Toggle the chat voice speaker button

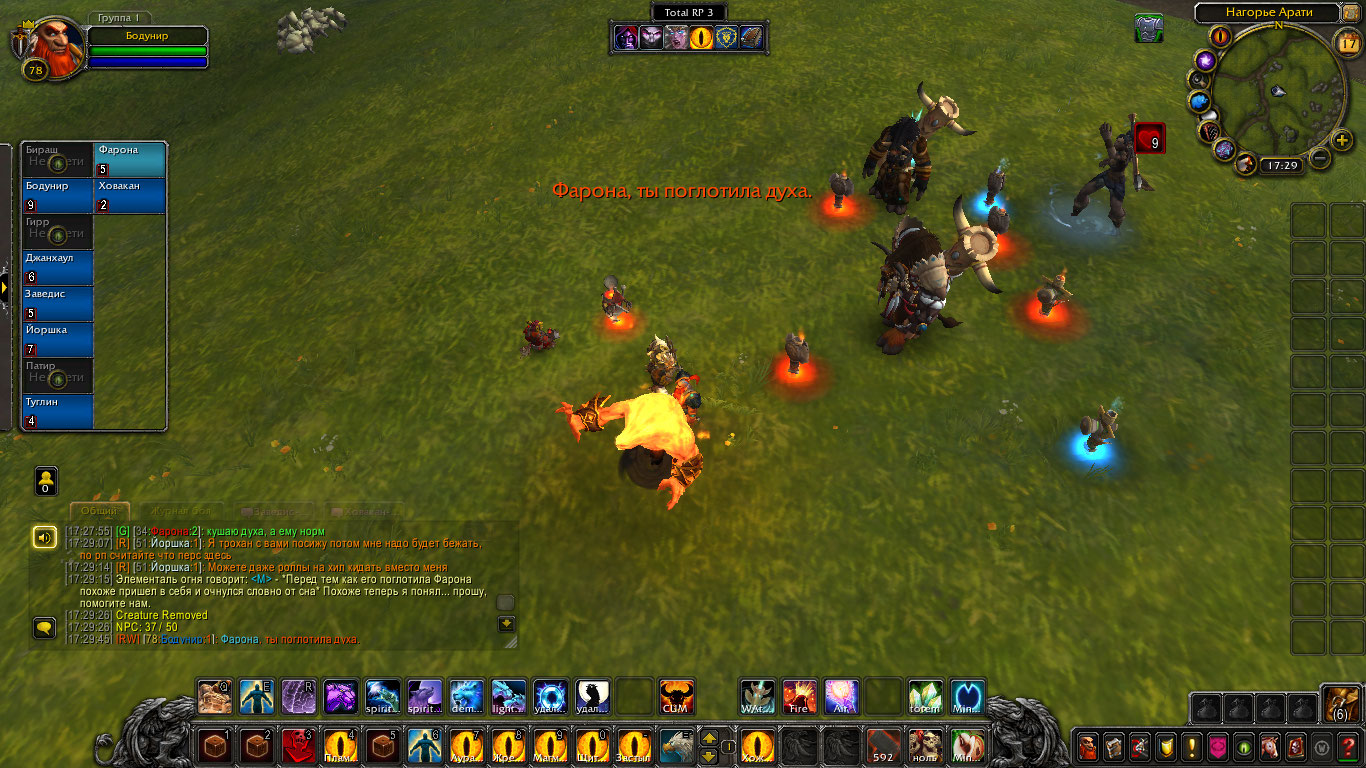(x=45, y=537)
